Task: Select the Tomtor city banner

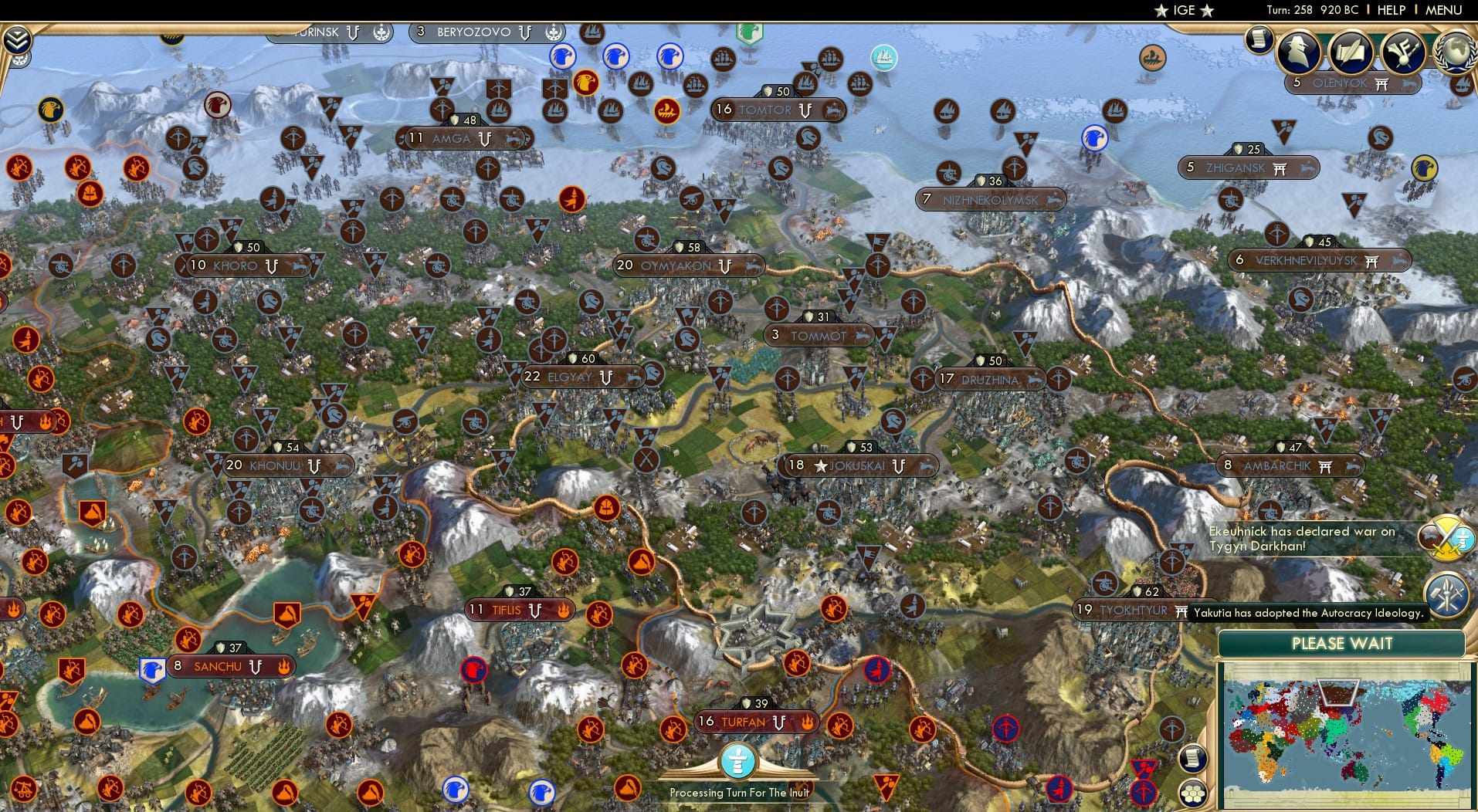Action: (x=772, y=109)
